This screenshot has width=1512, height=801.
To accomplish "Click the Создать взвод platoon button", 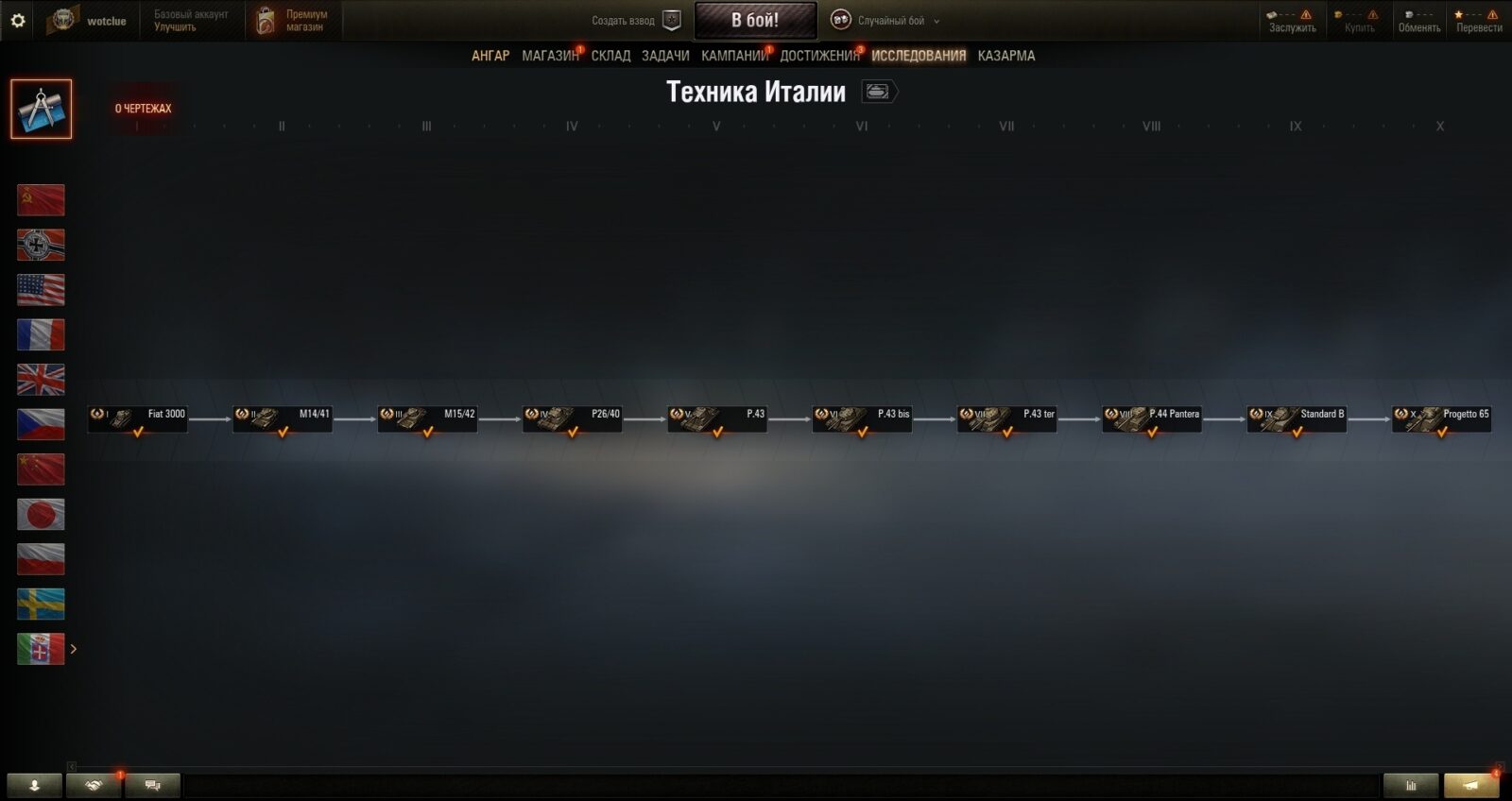I will click(635, 21).
